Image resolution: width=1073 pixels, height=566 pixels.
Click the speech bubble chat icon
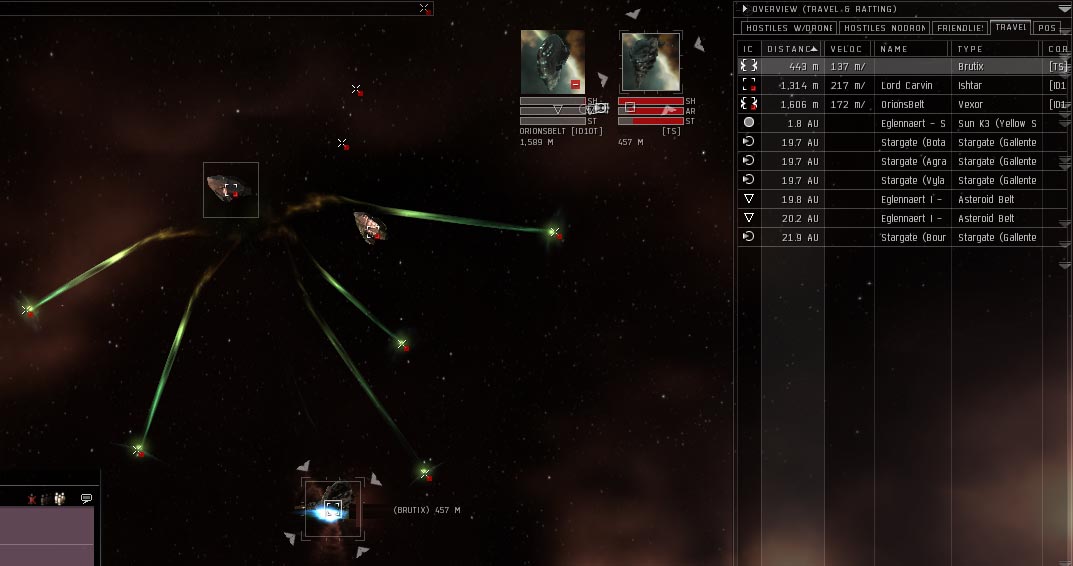87,498
